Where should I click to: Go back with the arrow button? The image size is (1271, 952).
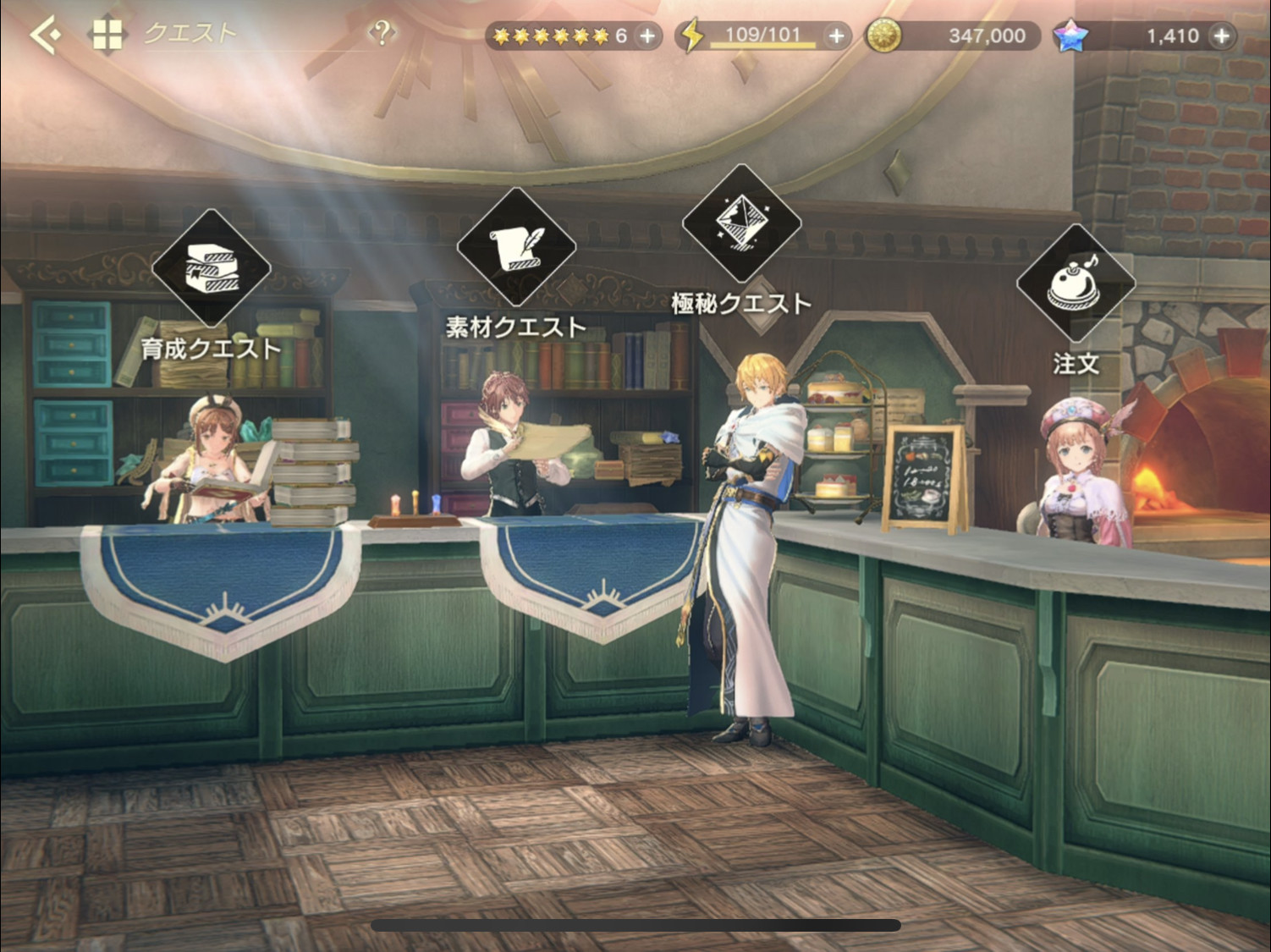[44, 36]
